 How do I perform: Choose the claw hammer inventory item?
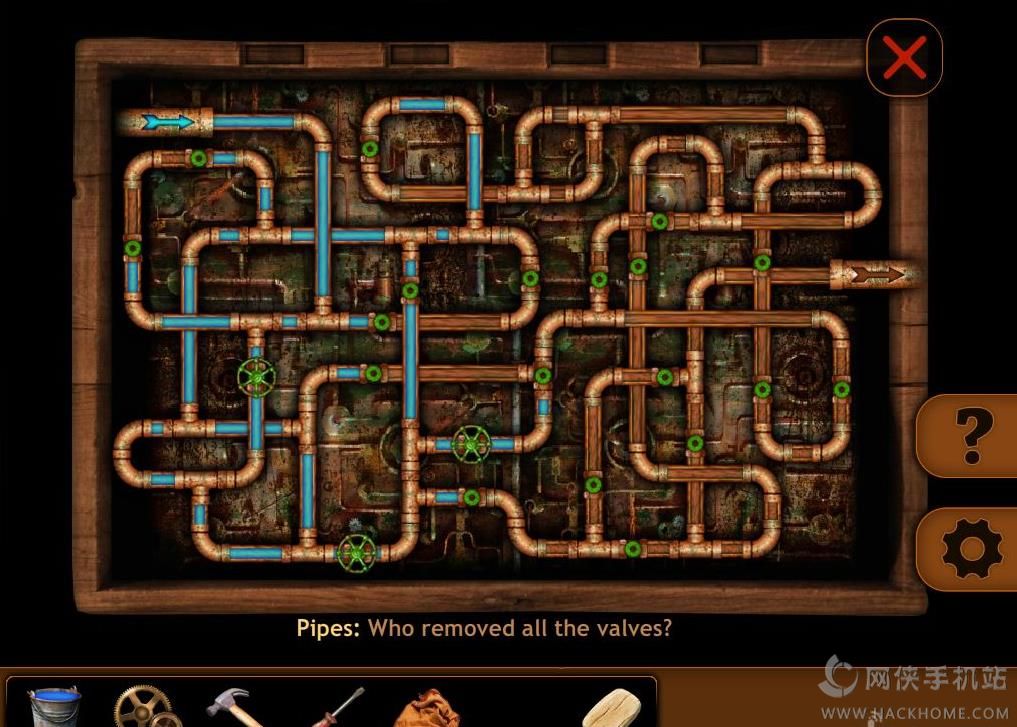(236, 705)
